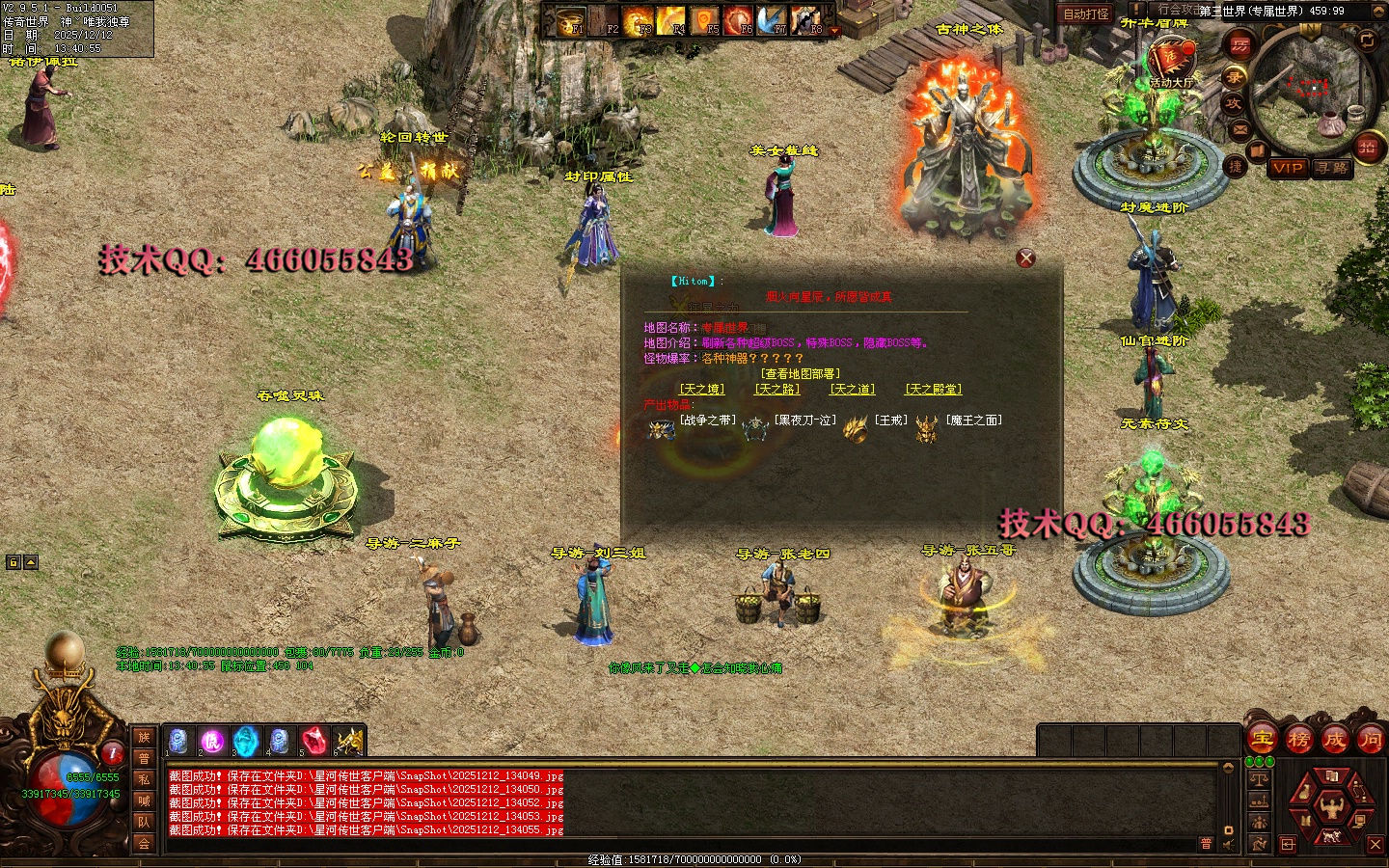1389x868 pixels.
Task: Toggle the 自动打怪 auto-fight button
Action: point(1085,14)
